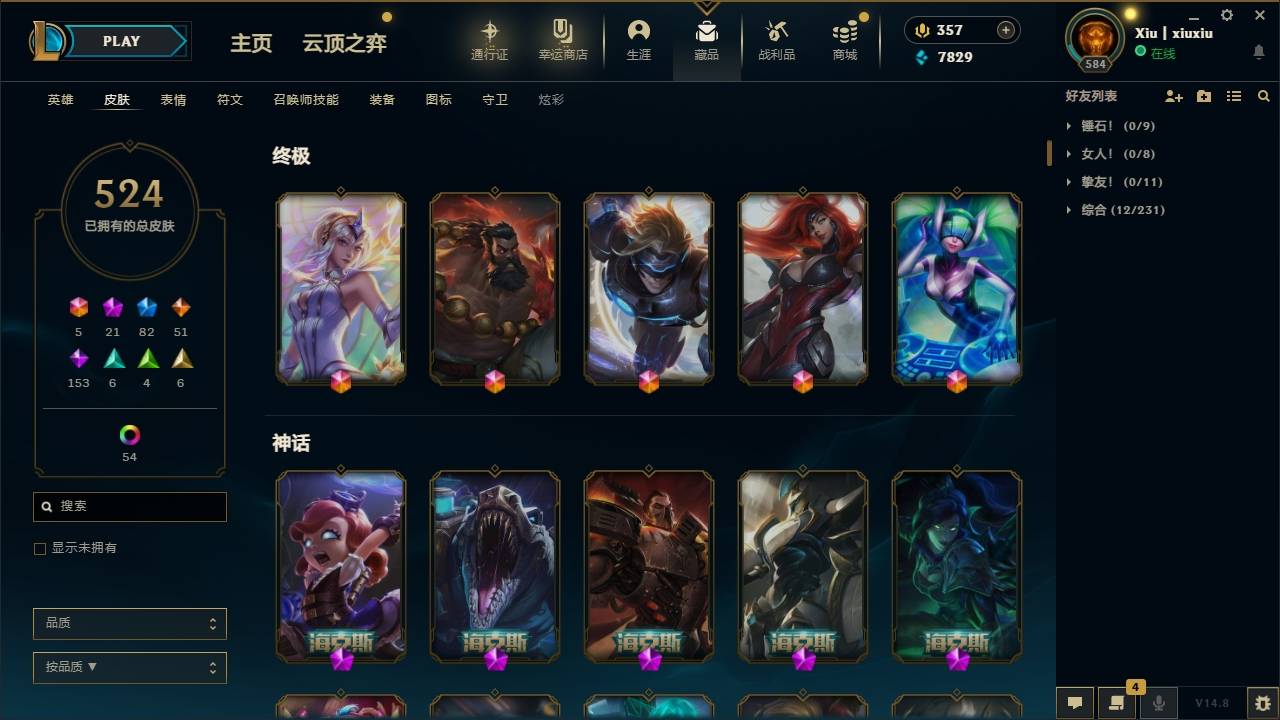
Task: Expand the 锤石! friend group
Action: 1070,126
